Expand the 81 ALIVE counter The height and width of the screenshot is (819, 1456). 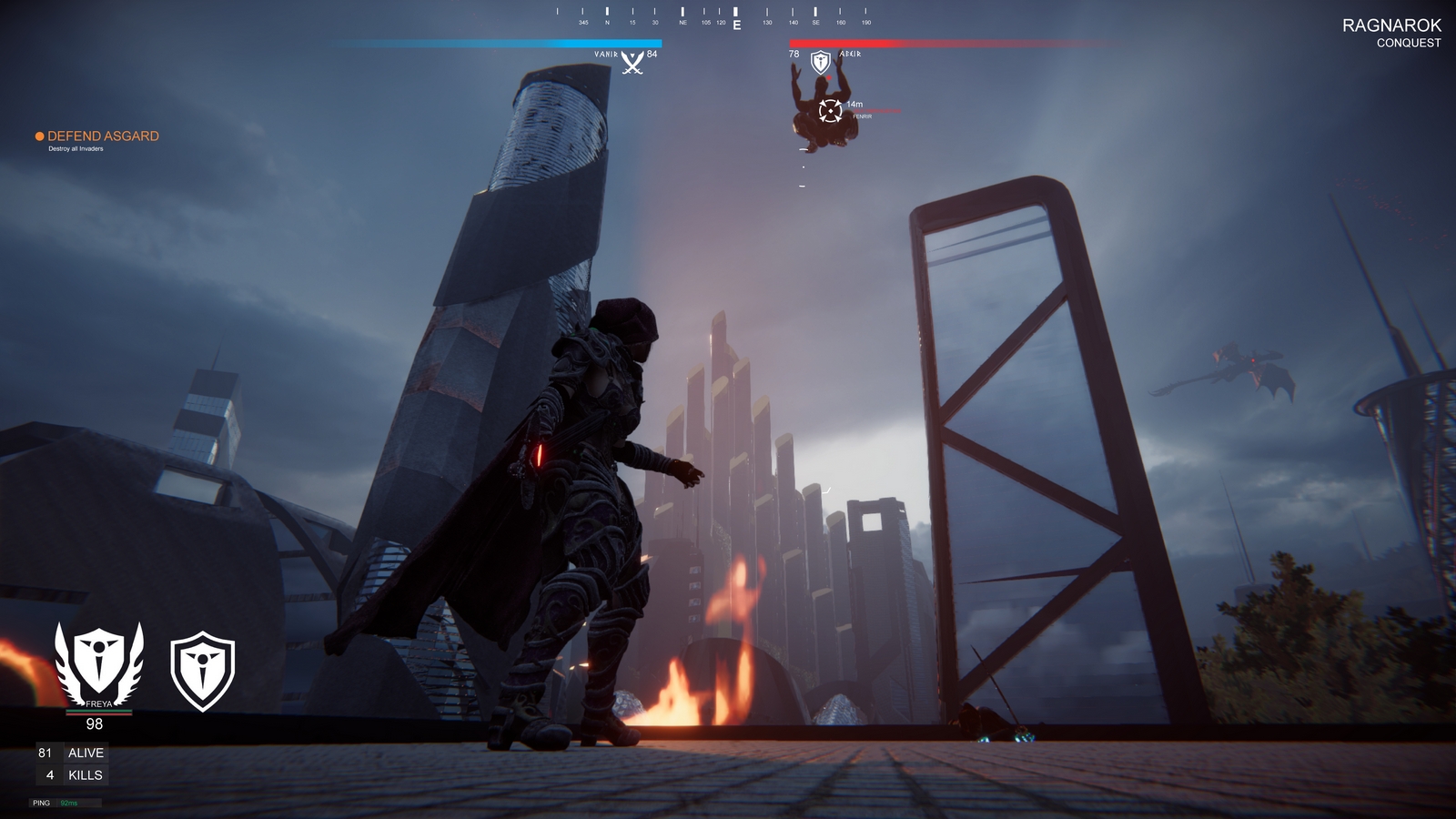[73, 753]
